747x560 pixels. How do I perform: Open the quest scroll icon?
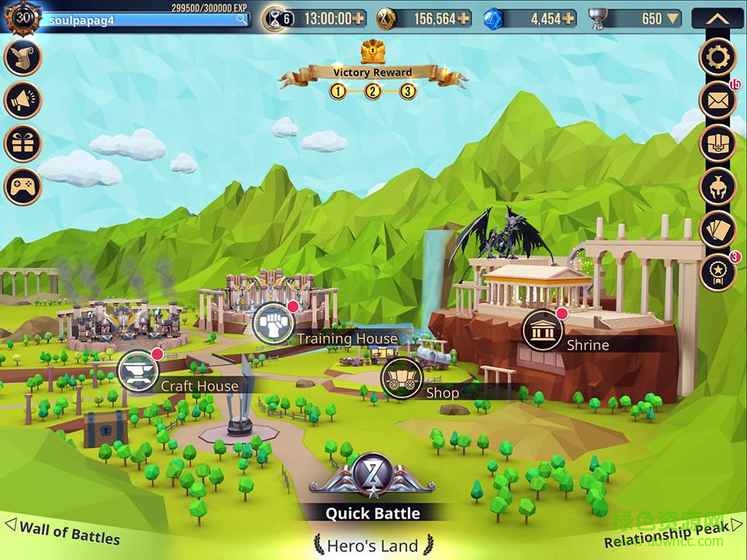(22, 57)
